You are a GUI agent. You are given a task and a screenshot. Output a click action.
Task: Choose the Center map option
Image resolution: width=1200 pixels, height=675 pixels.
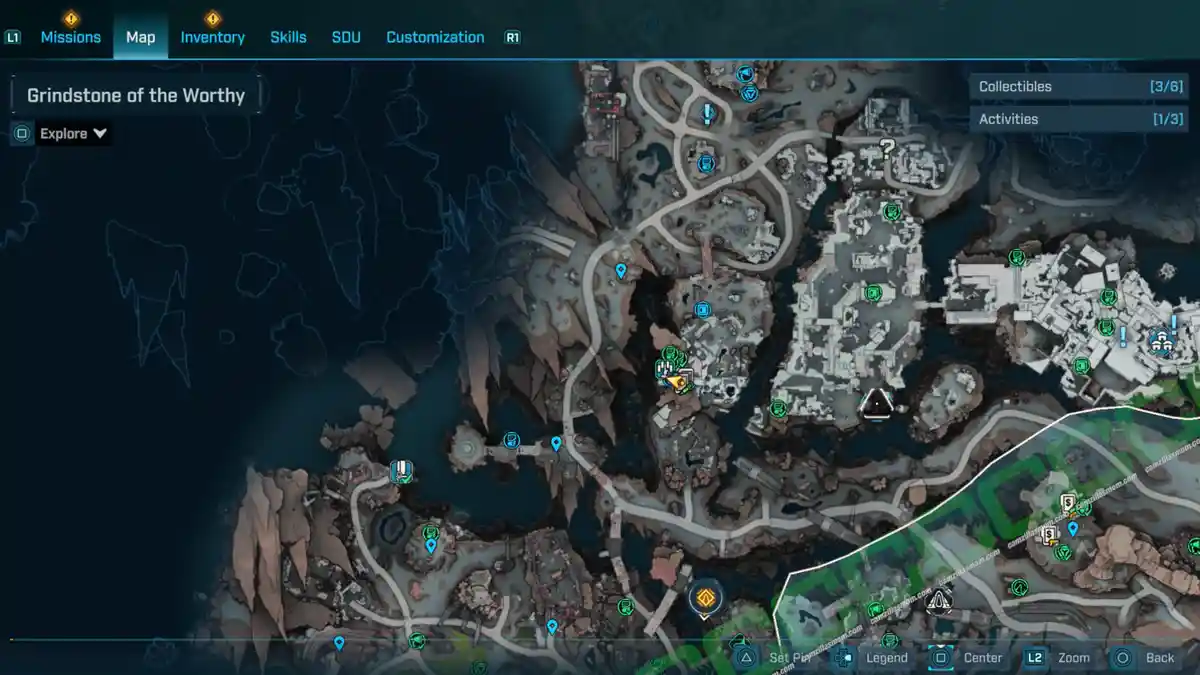(x=981, y=657)
